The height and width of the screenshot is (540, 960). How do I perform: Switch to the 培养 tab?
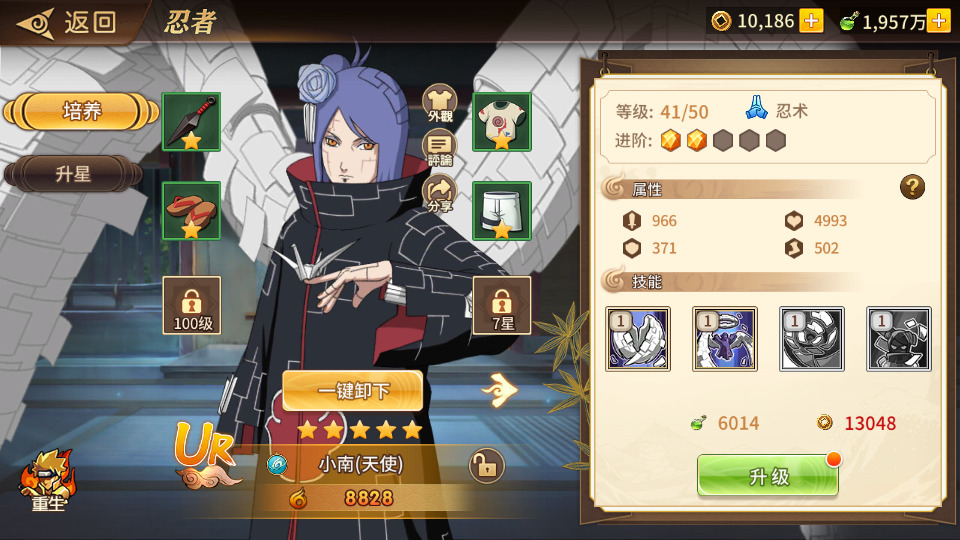tap(82, 111)
